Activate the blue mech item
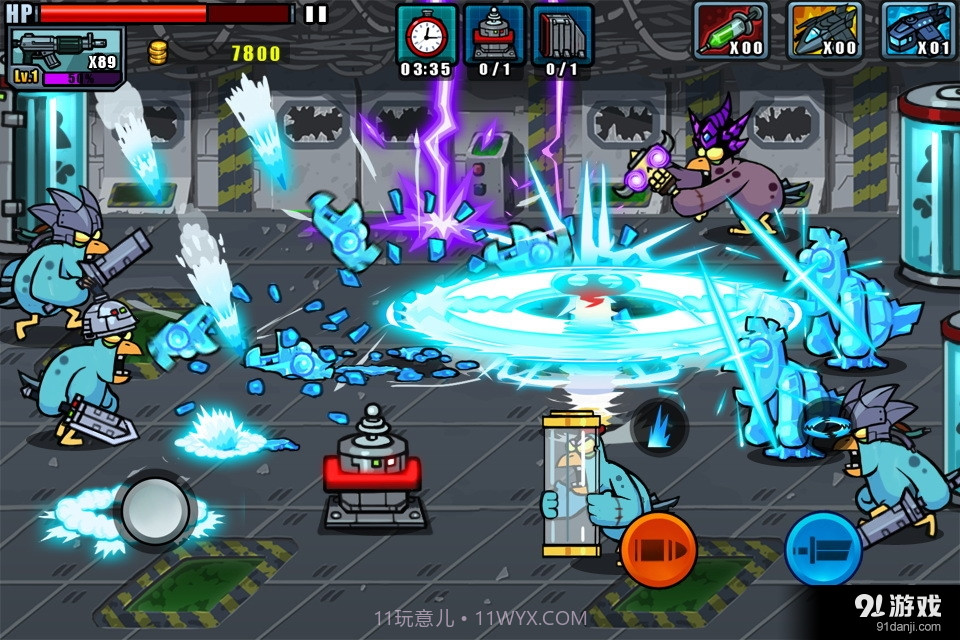 pos(918,30)
